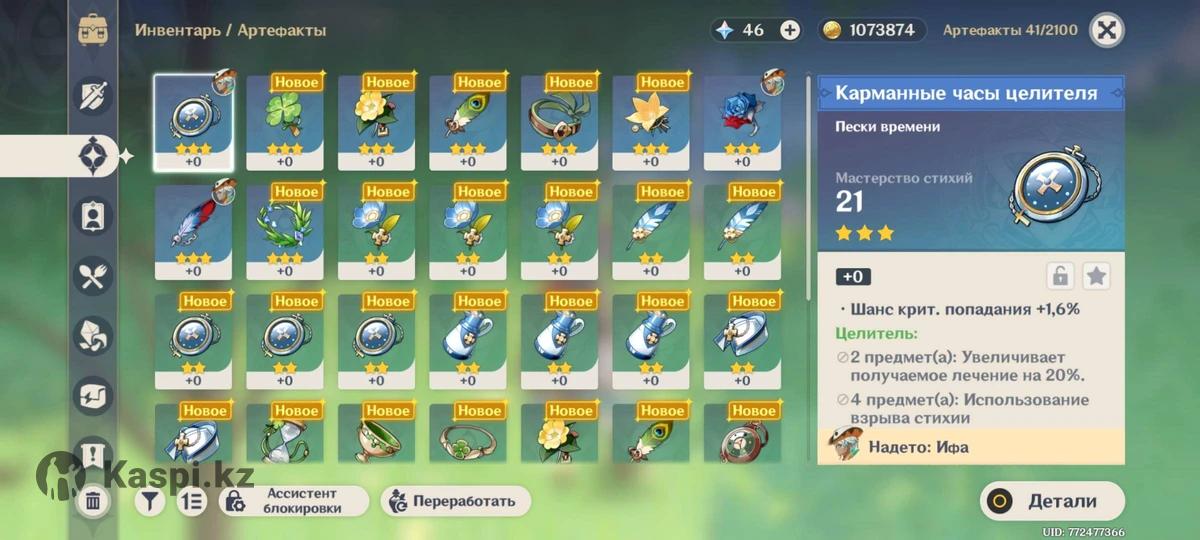Click the Переработать button

click(x=455, y=501)
